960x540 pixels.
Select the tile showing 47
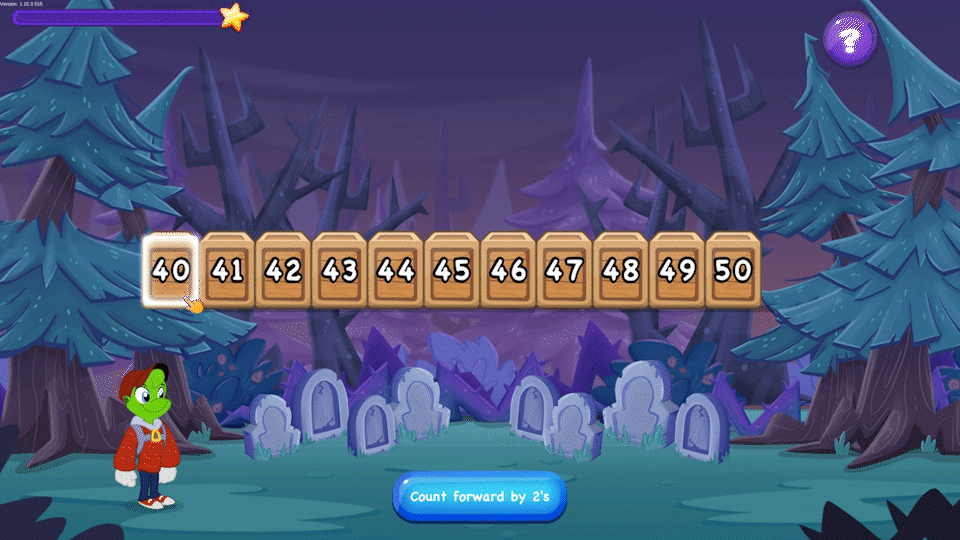[564, 270]
